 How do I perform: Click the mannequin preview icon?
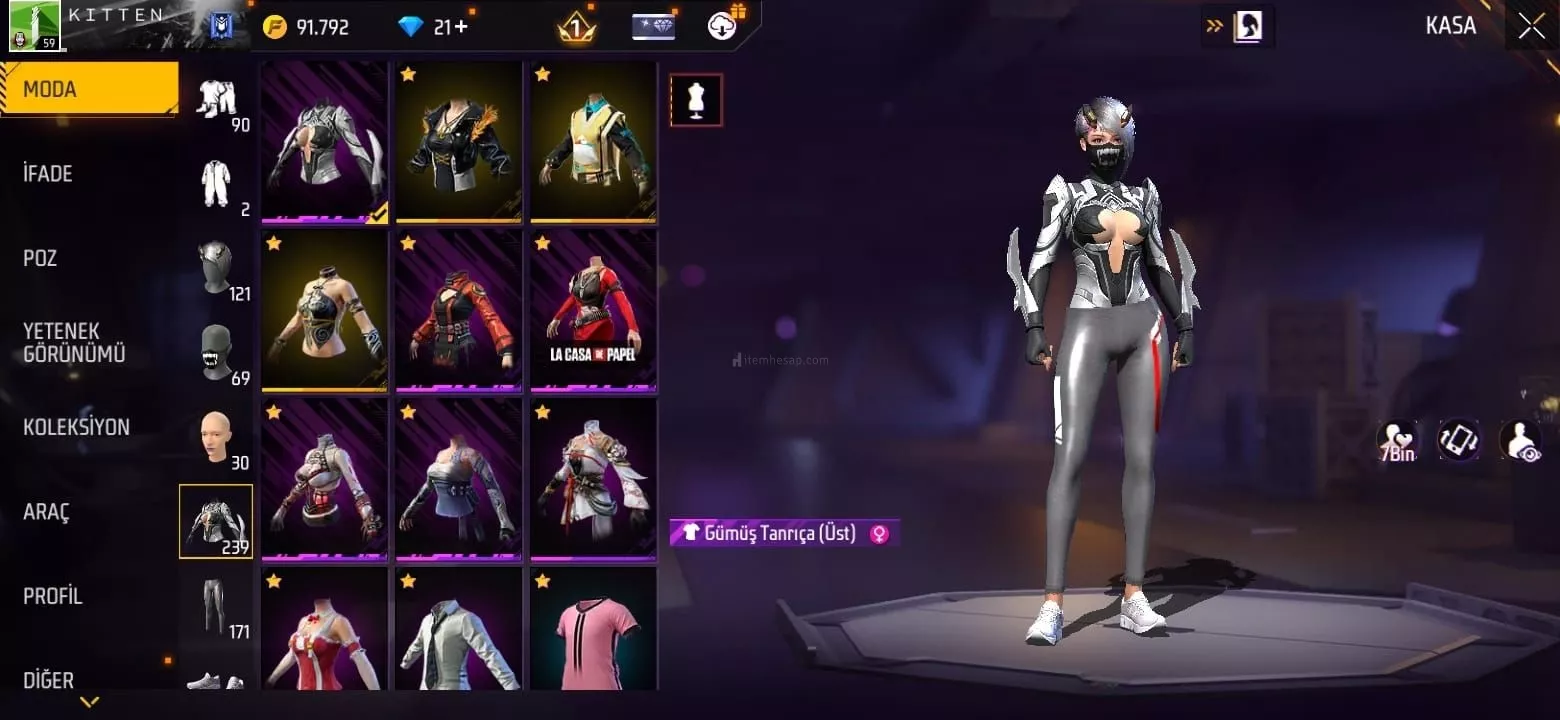[x=696, y=100]
